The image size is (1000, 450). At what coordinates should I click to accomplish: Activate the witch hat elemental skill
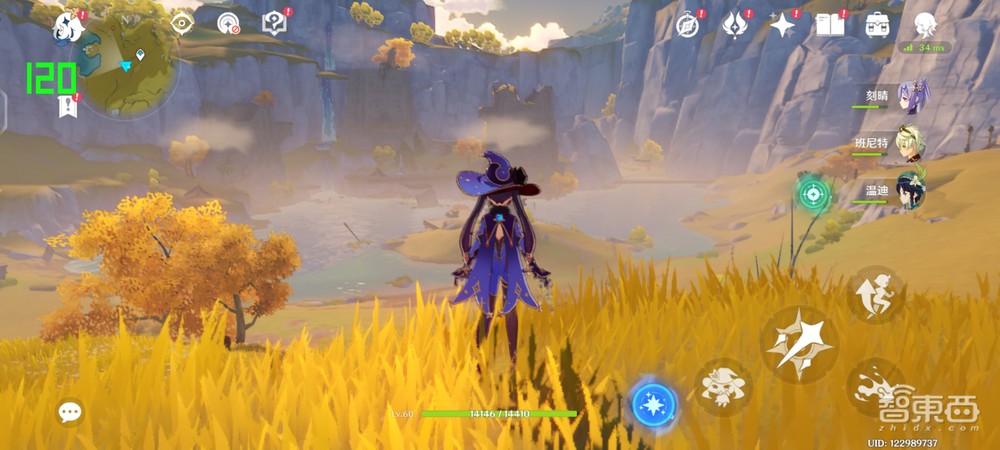[x=722, y=387]
